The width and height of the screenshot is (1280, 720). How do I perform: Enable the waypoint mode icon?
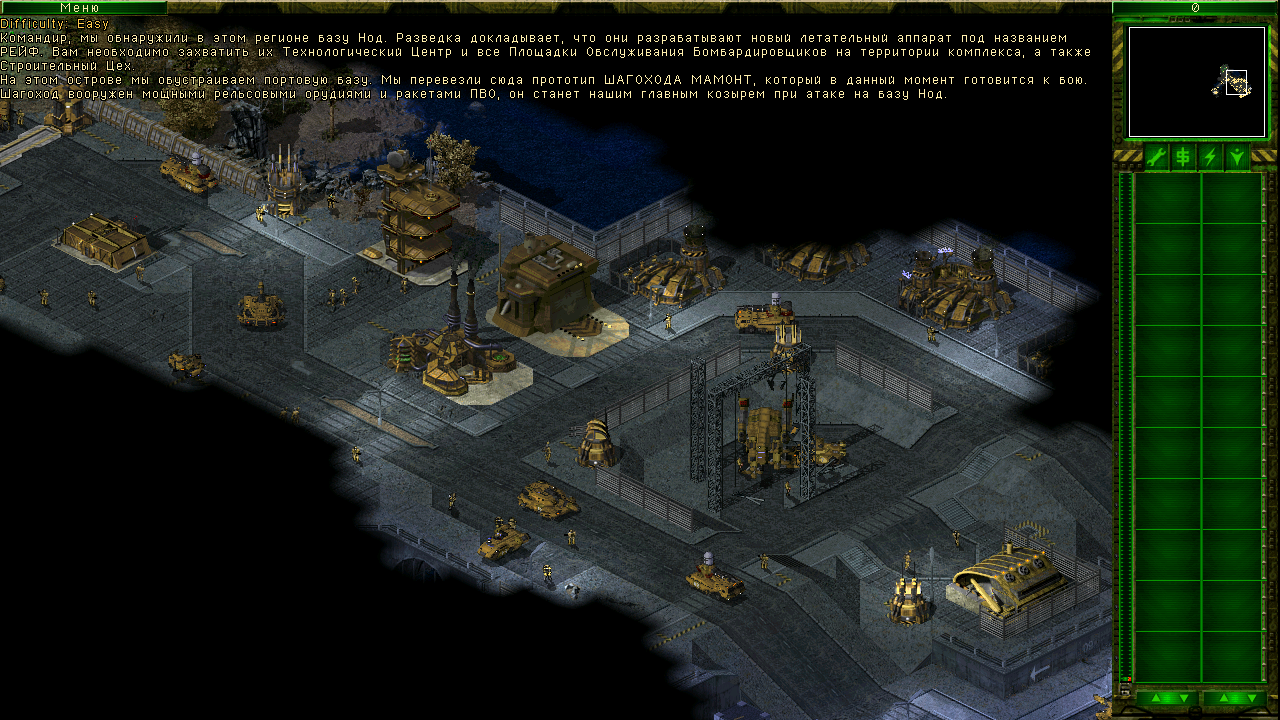[x=1237, y=157]
